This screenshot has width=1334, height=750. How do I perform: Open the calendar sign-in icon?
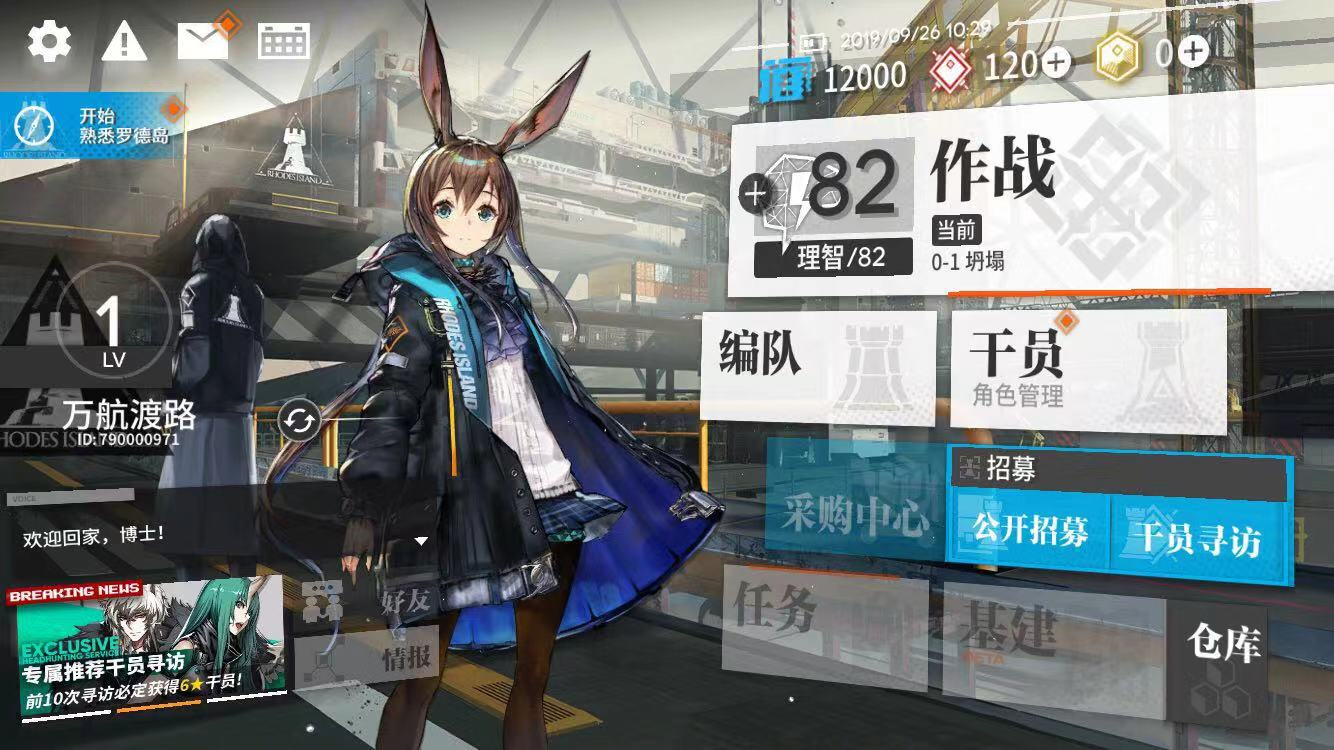tap(284, 41)
